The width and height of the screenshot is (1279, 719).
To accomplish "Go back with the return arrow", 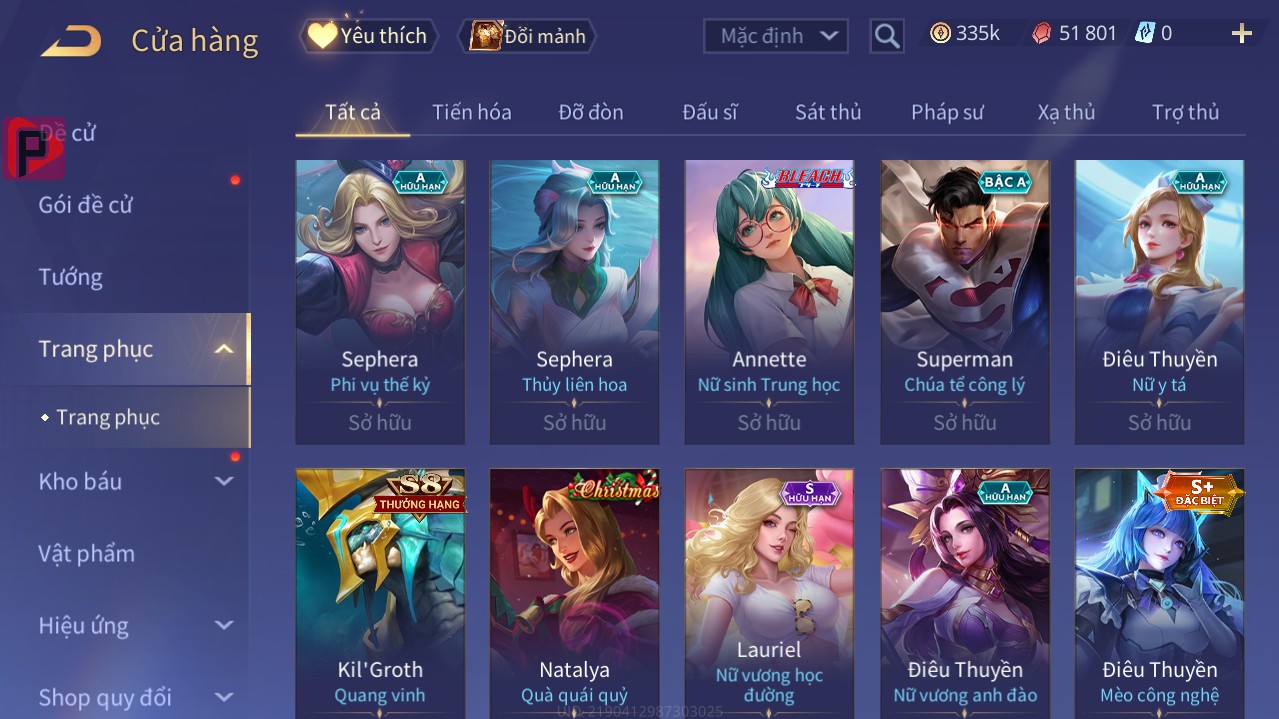I will point(71,40).
